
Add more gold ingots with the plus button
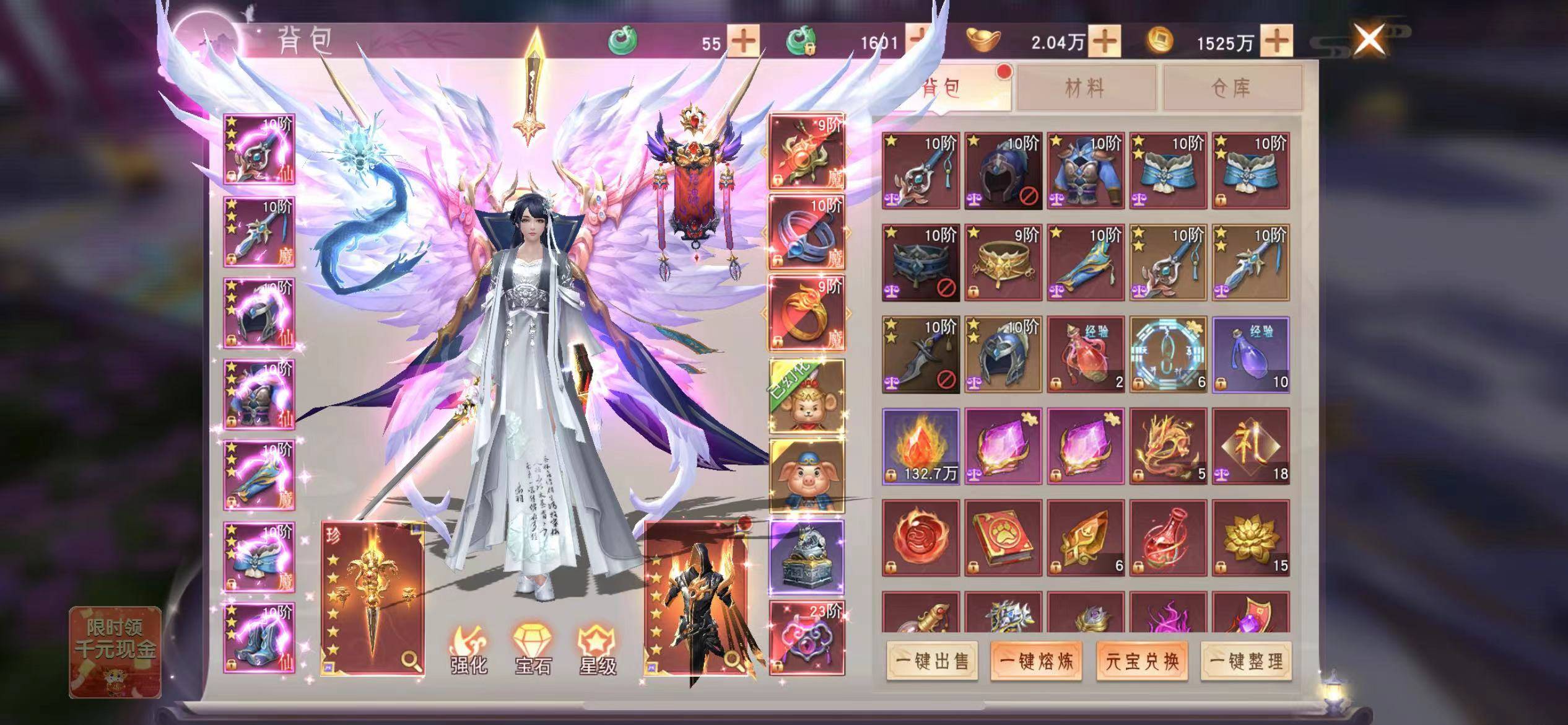click(x=1105, y=42)
